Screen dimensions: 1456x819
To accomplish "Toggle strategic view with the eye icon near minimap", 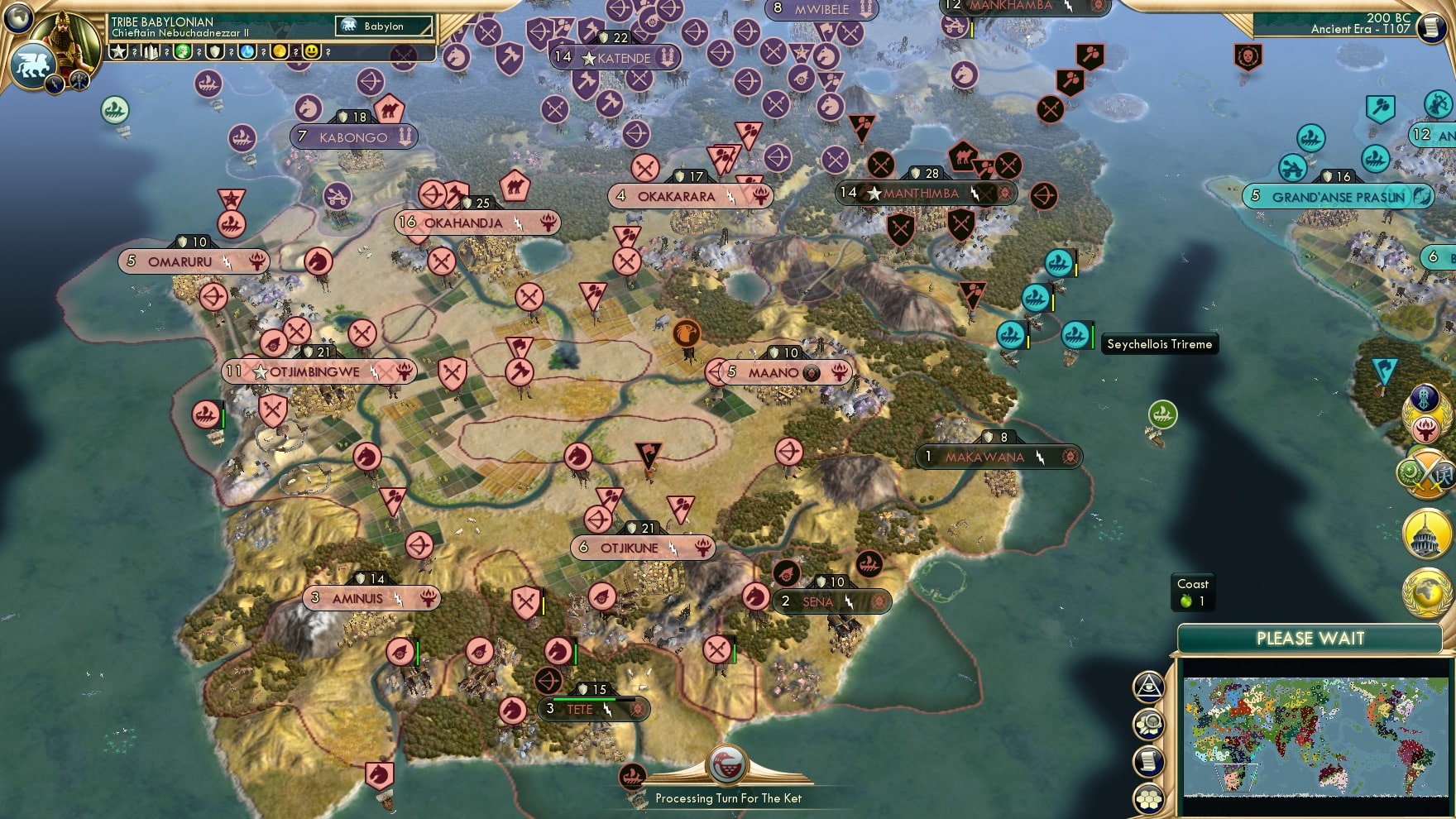I will 1149,686.
